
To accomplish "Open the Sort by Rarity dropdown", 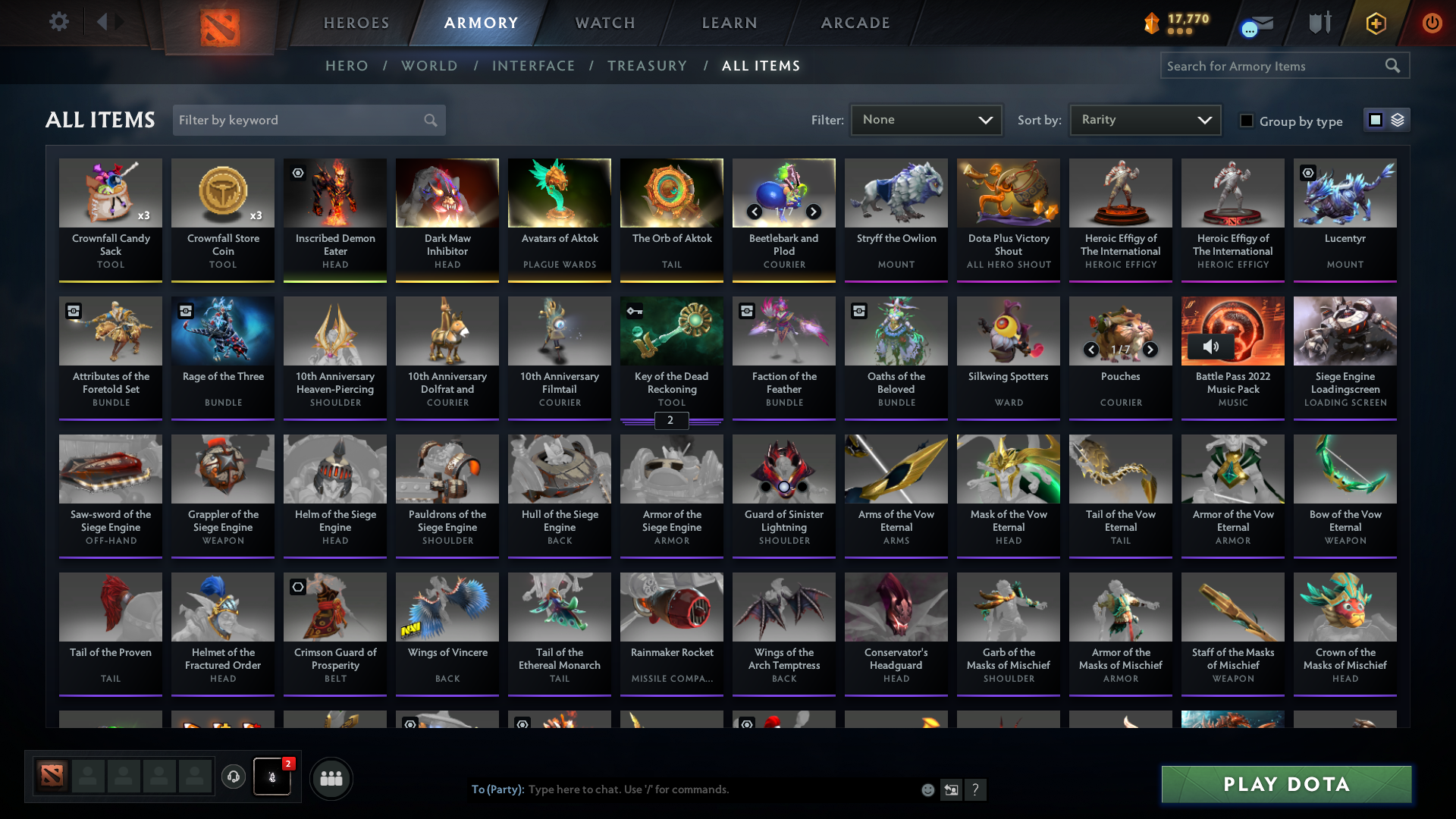I will [1145, 119].
